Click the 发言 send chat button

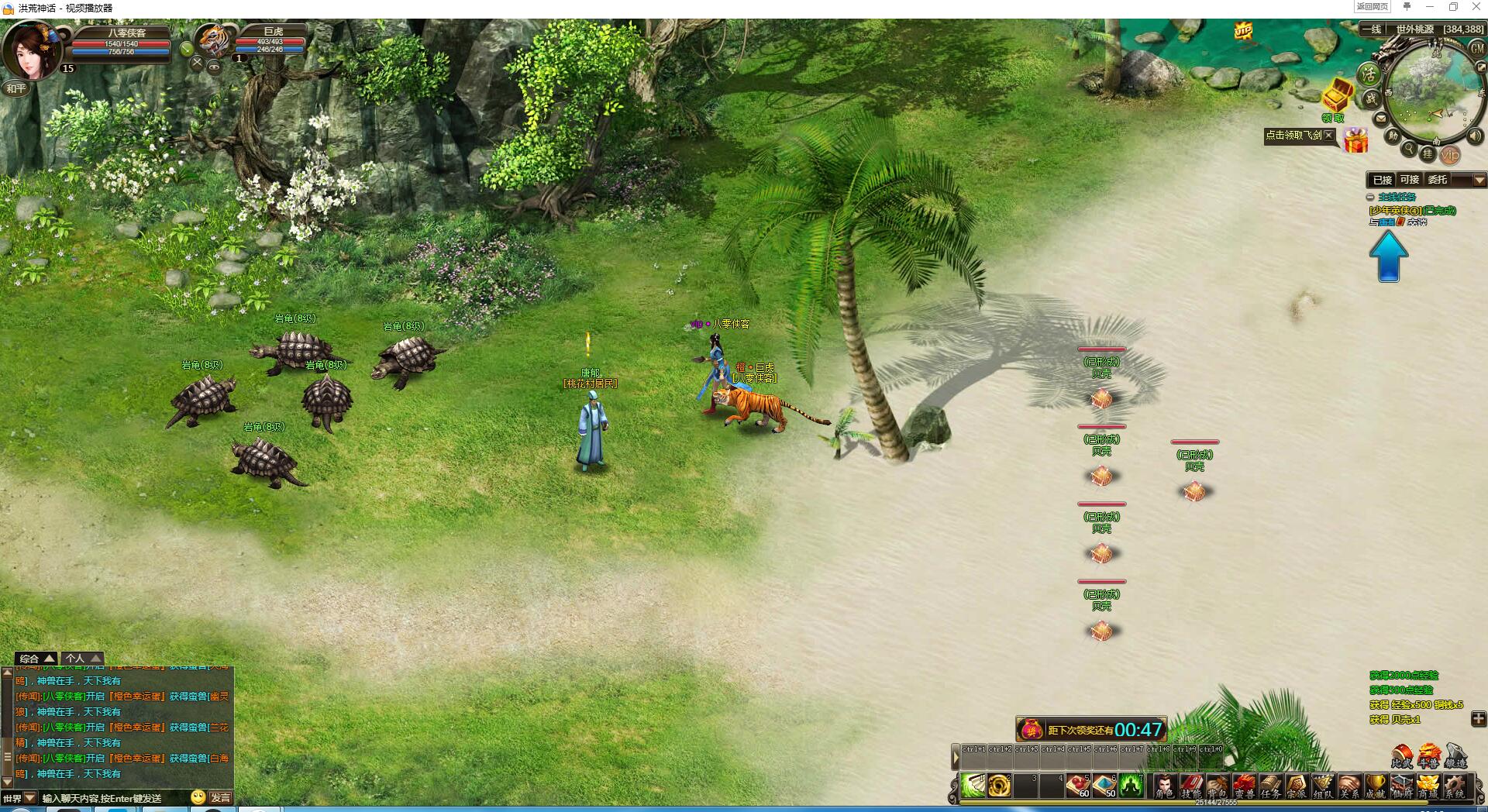click(x=220, y=797)
